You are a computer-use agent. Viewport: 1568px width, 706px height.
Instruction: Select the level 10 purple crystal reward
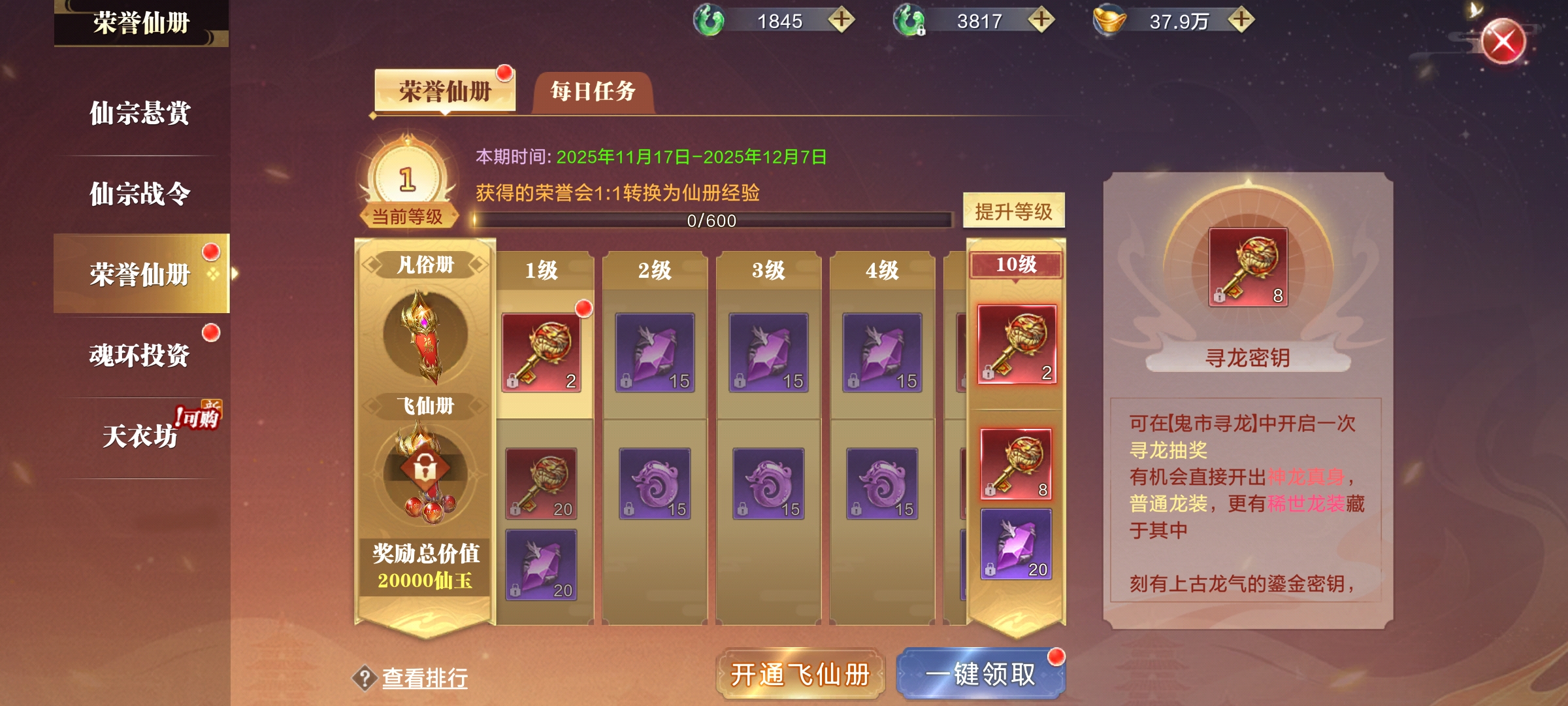click(1016, 544)
